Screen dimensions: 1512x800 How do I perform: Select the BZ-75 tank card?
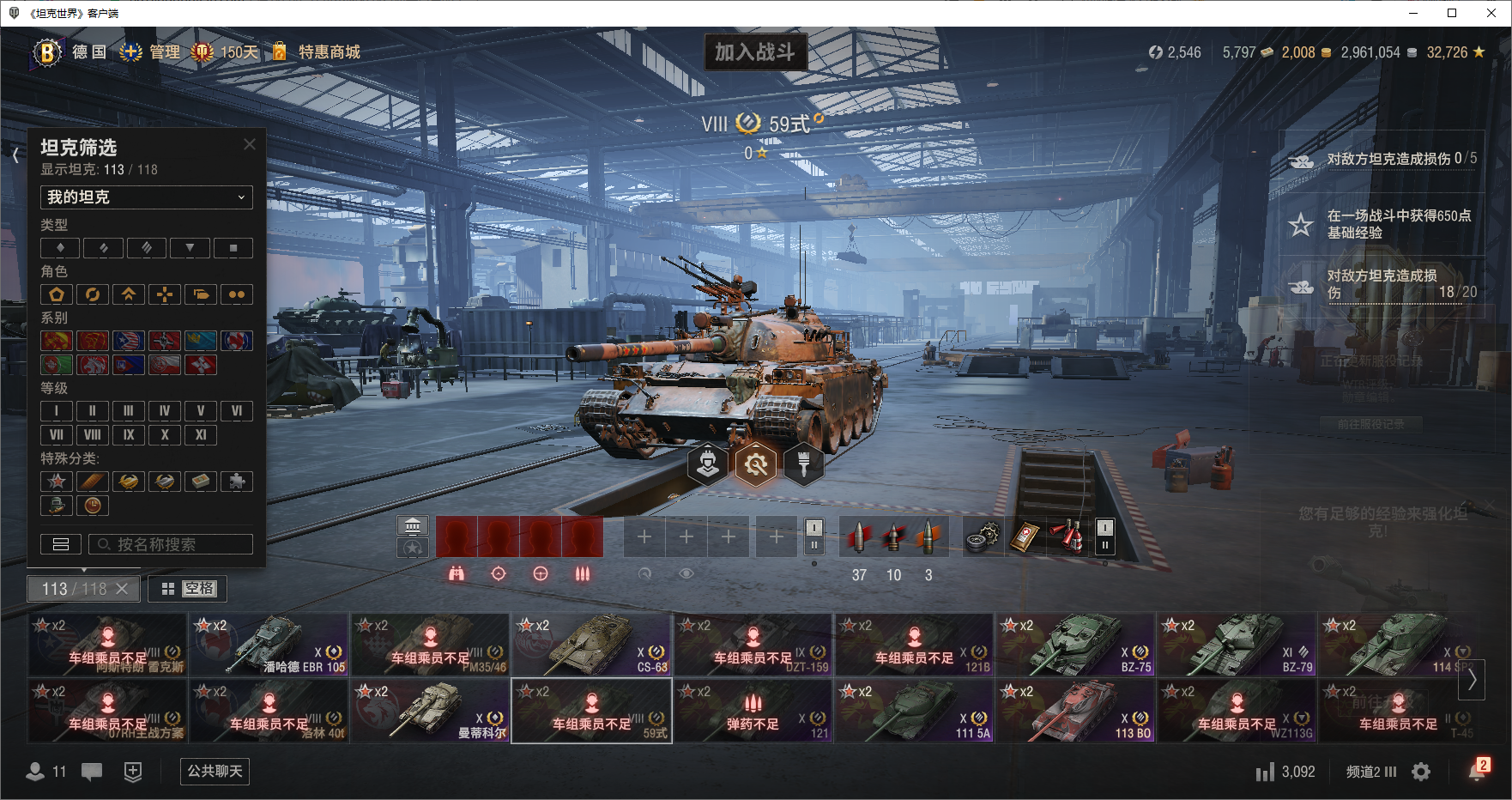pyautogui.click(x=1074, y=645)
